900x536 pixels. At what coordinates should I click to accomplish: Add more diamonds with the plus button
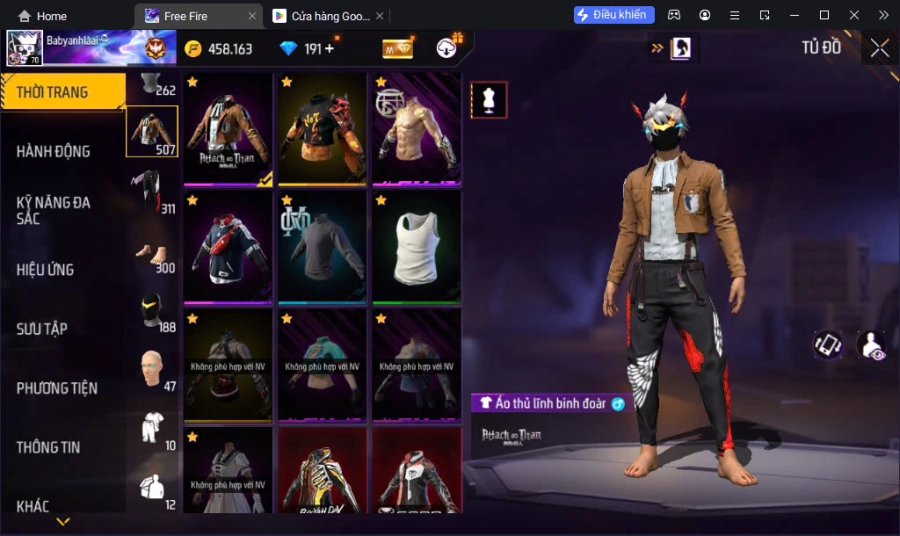(329, 48)
